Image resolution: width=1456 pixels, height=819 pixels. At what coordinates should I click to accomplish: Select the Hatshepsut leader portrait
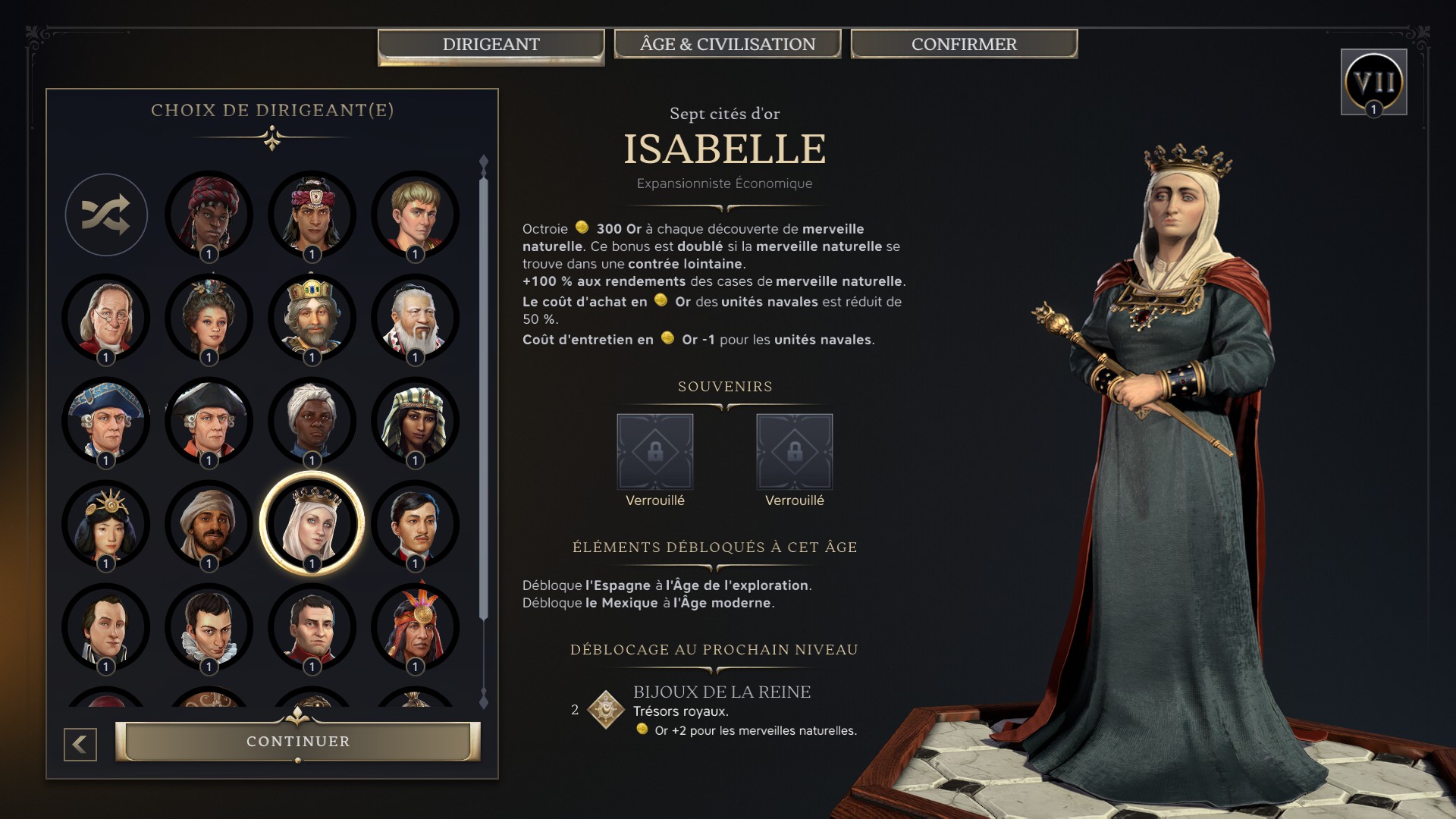click(x=413, y=421)
